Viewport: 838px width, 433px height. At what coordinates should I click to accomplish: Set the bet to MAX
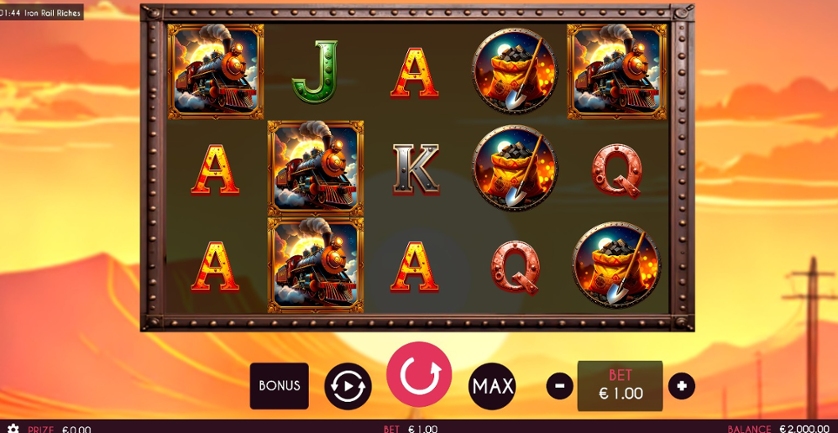click(x=492, y=386)
